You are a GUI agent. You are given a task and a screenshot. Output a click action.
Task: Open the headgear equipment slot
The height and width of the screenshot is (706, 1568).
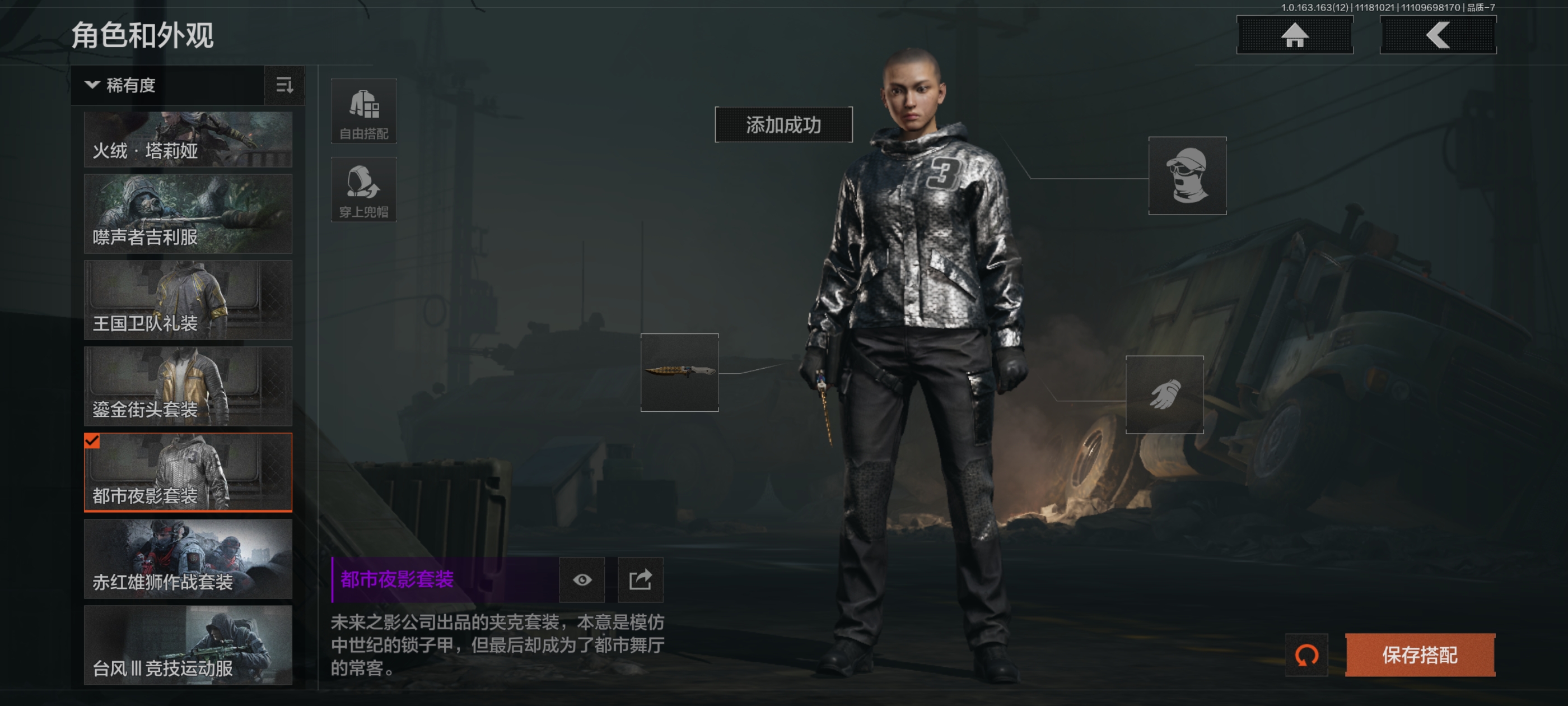click(1186, 175)
